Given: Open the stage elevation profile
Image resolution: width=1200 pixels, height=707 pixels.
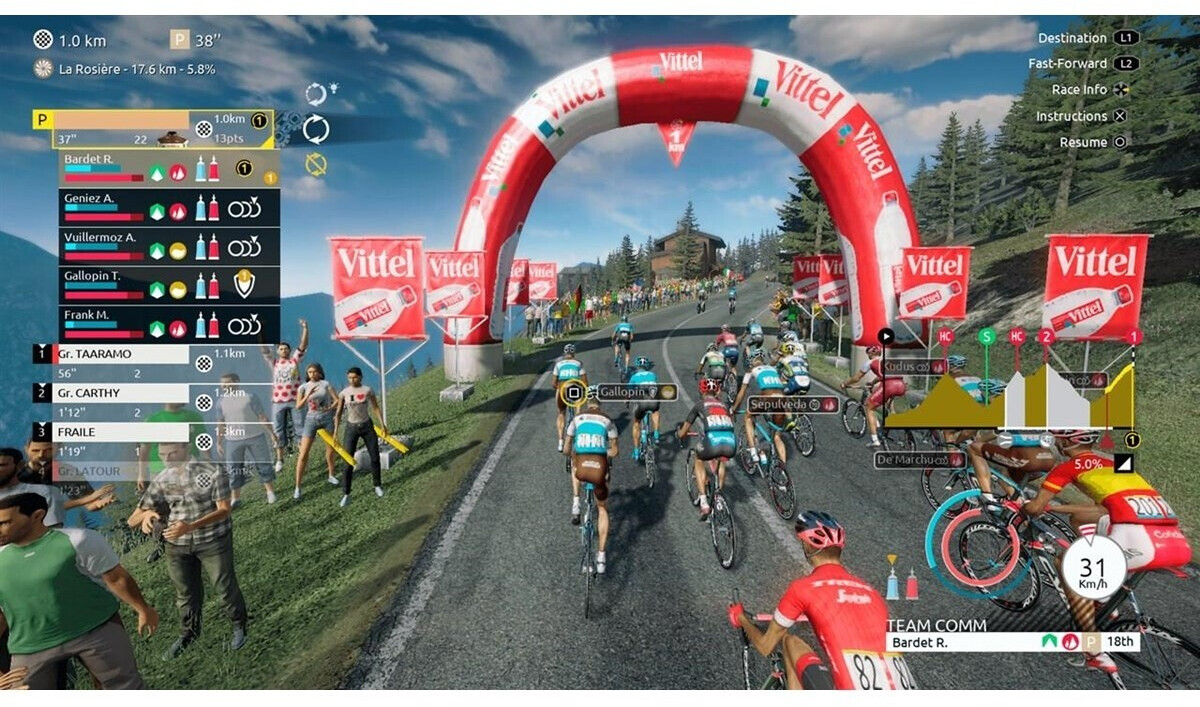Looking at the screenshot, I should tap(1008, 395).
